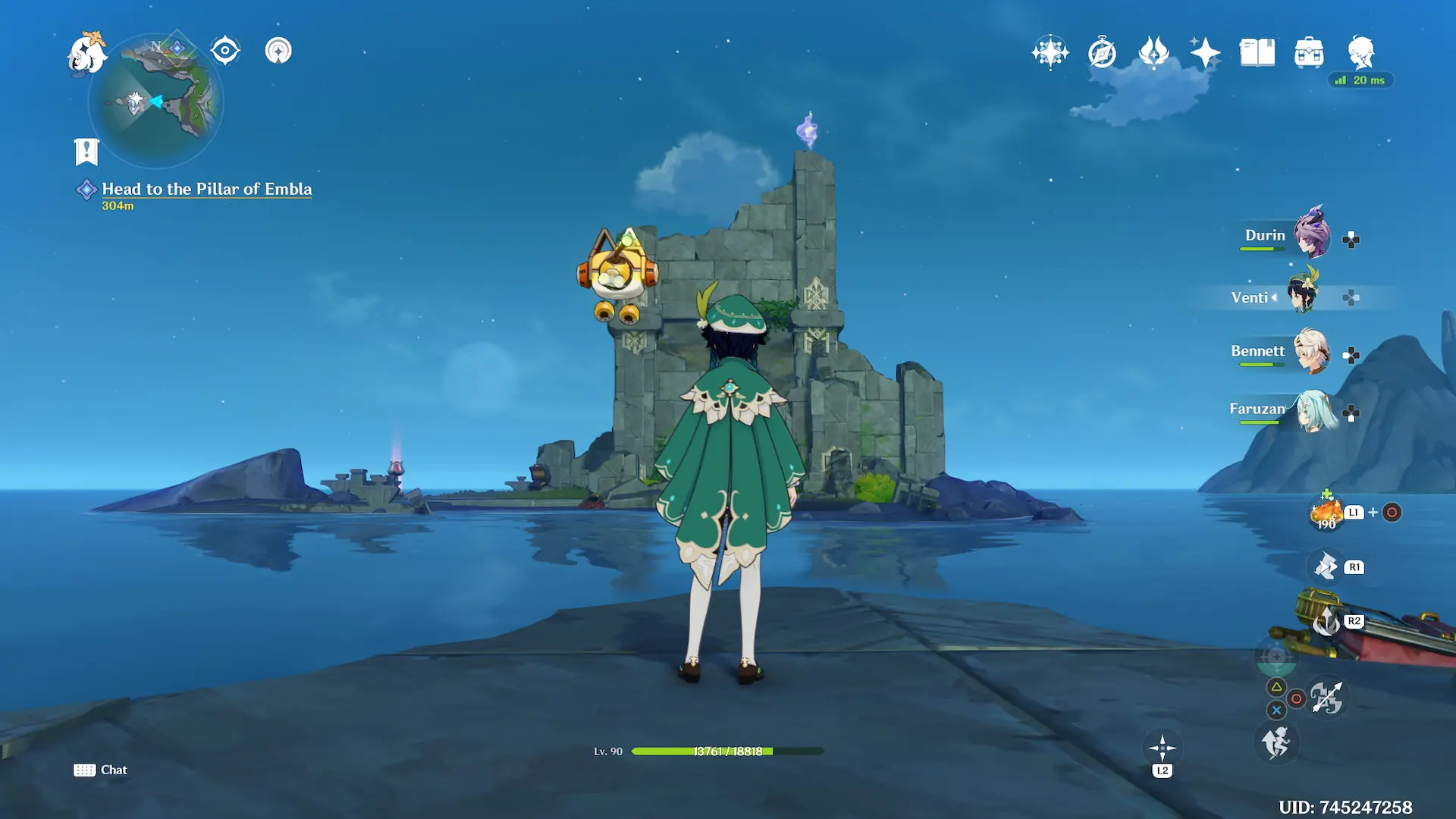Screen dimensions: 1456x819
Task: Open the four-pointed star Battle Pass icon
Action: click(1205, 53)
